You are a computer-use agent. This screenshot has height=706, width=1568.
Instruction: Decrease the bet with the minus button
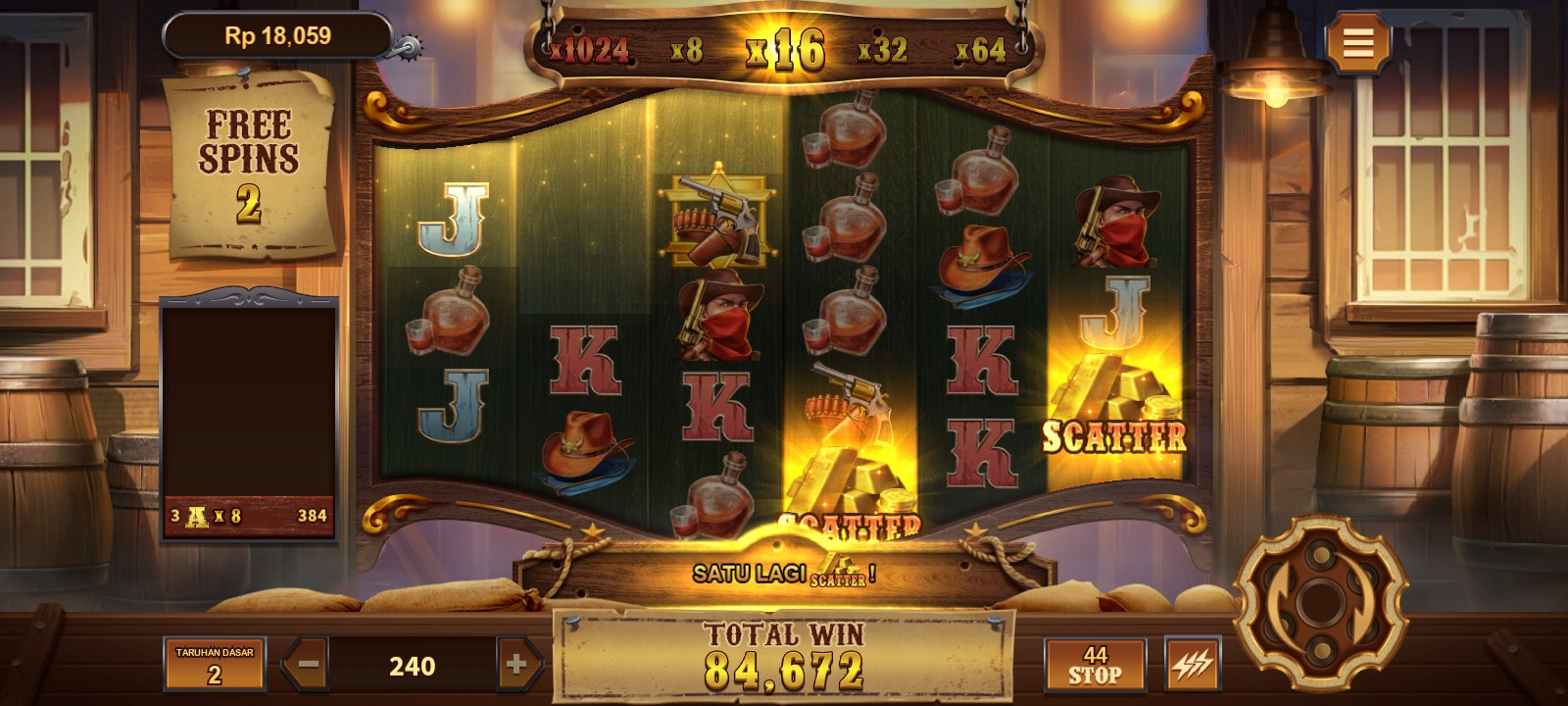pos(308,665)
